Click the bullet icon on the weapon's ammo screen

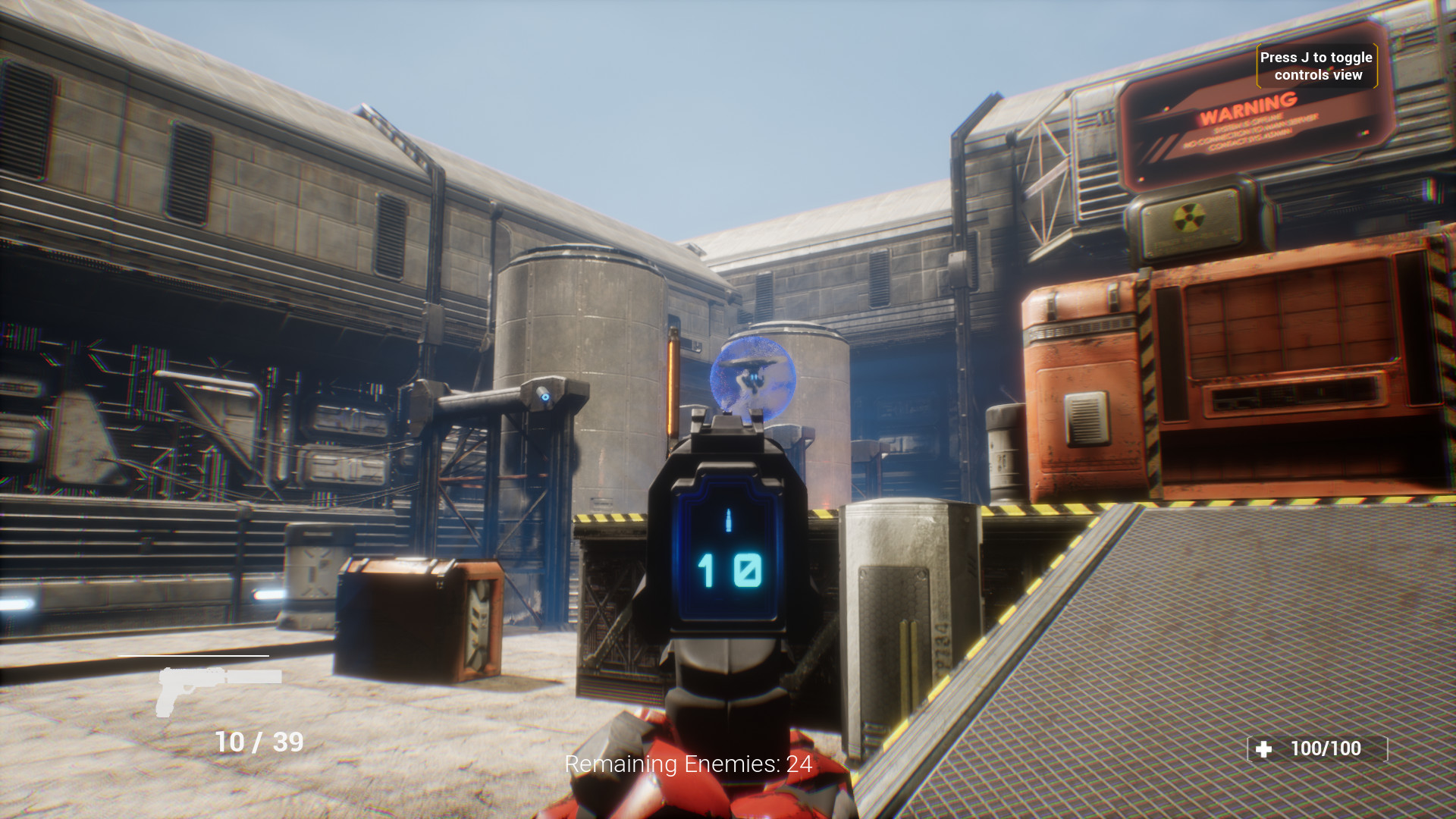click(x=727, y=522)
